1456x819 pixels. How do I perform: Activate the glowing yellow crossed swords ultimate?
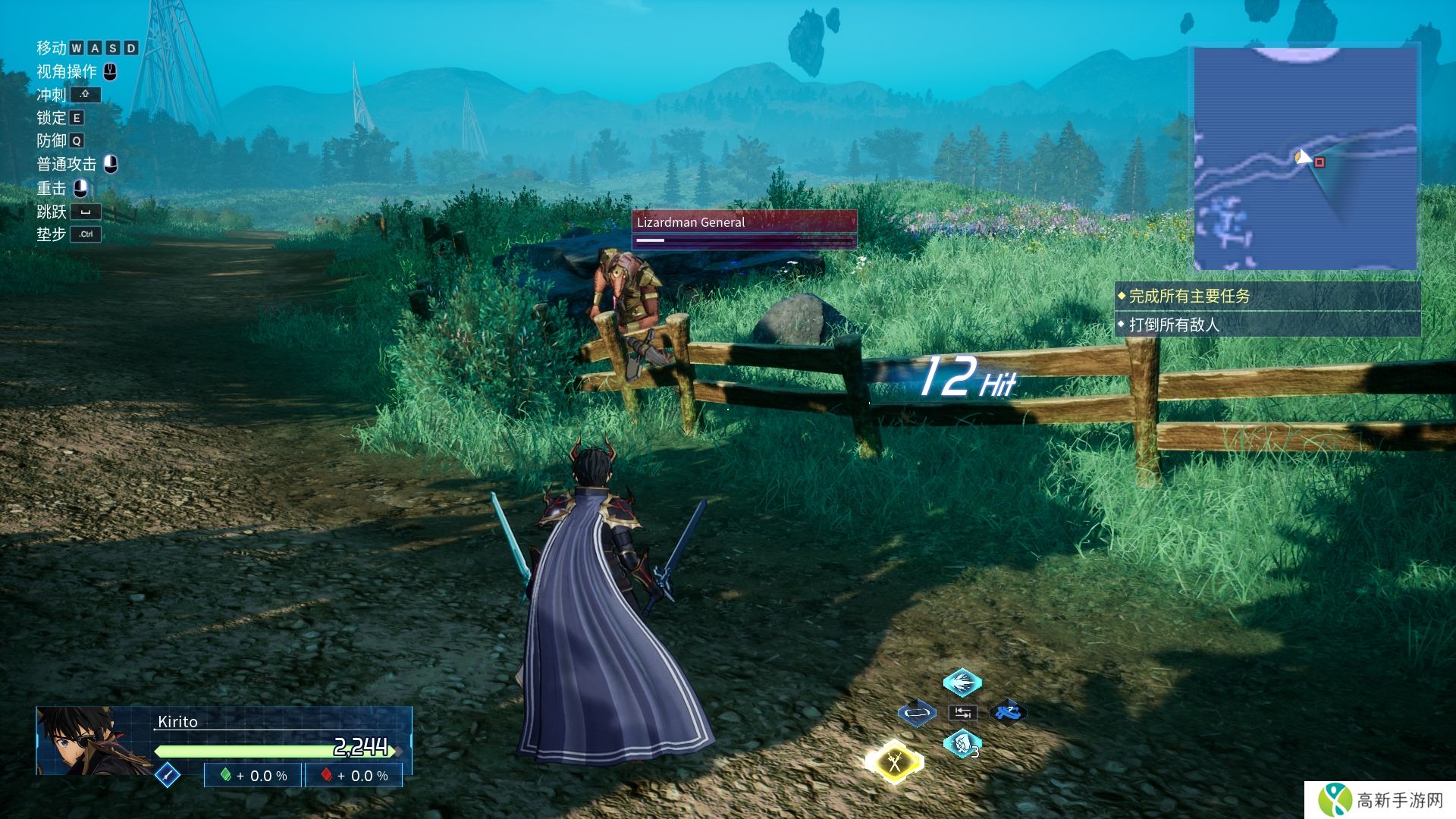pos(895,761)
